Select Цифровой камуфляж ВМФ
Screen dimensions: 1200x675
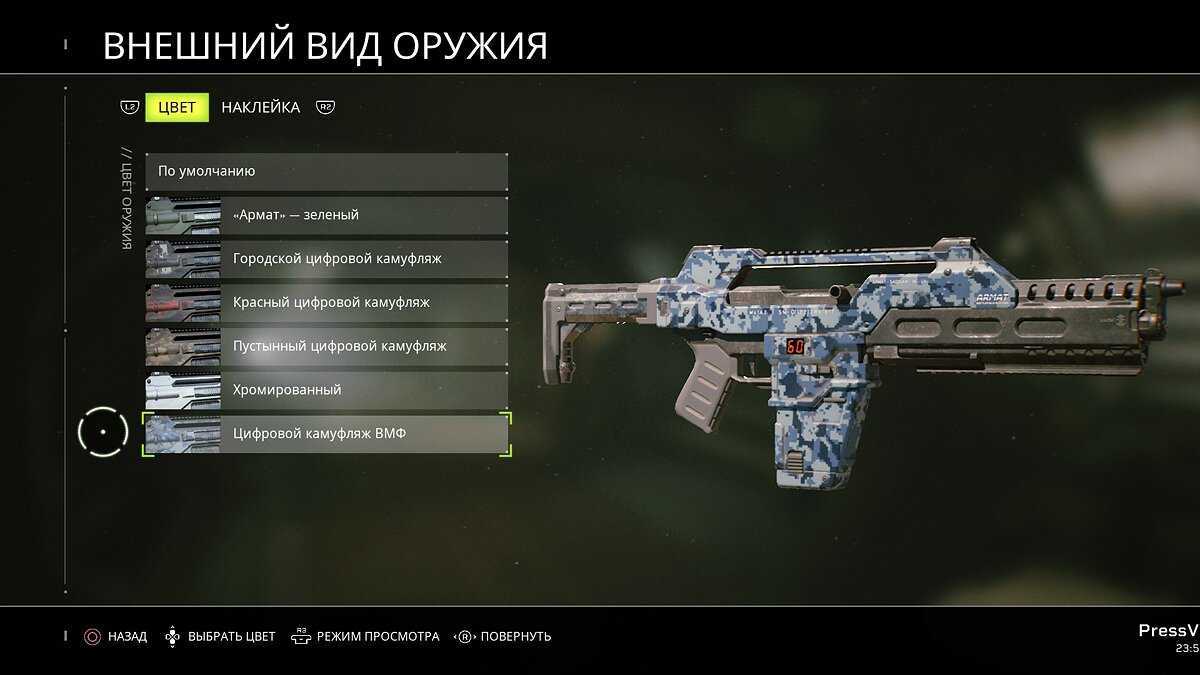(x=326, y=434)
